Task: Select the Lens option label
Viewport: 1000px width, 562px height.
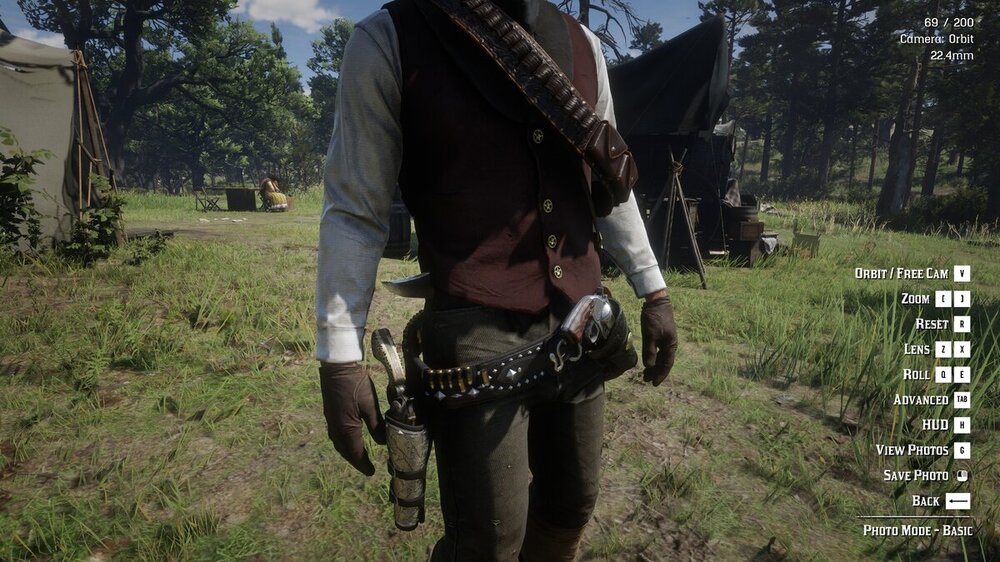Action: (917, 349)
